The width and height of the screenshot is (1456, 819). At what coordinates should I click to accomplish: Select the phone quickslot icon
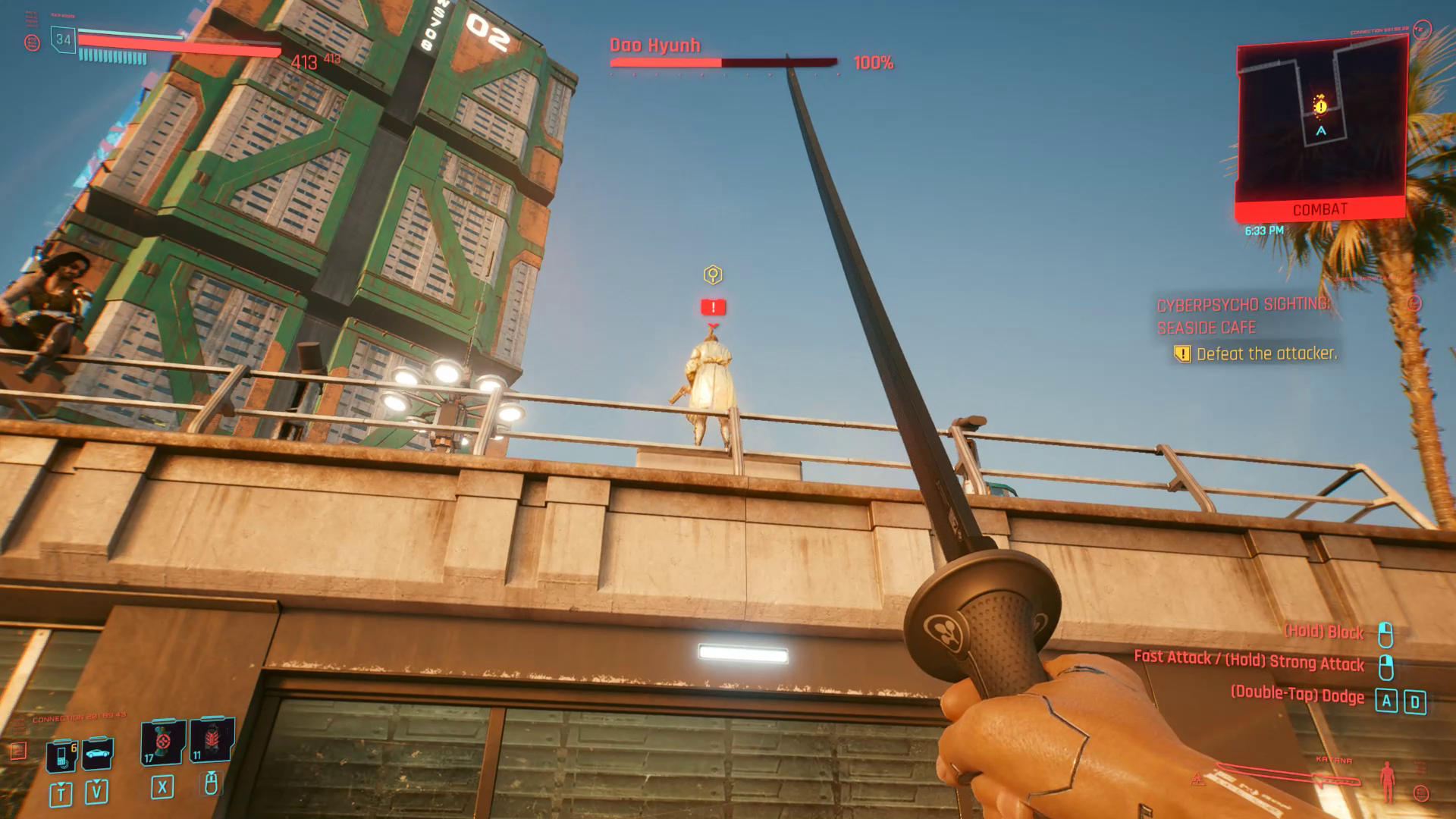[x=61, y=754]
